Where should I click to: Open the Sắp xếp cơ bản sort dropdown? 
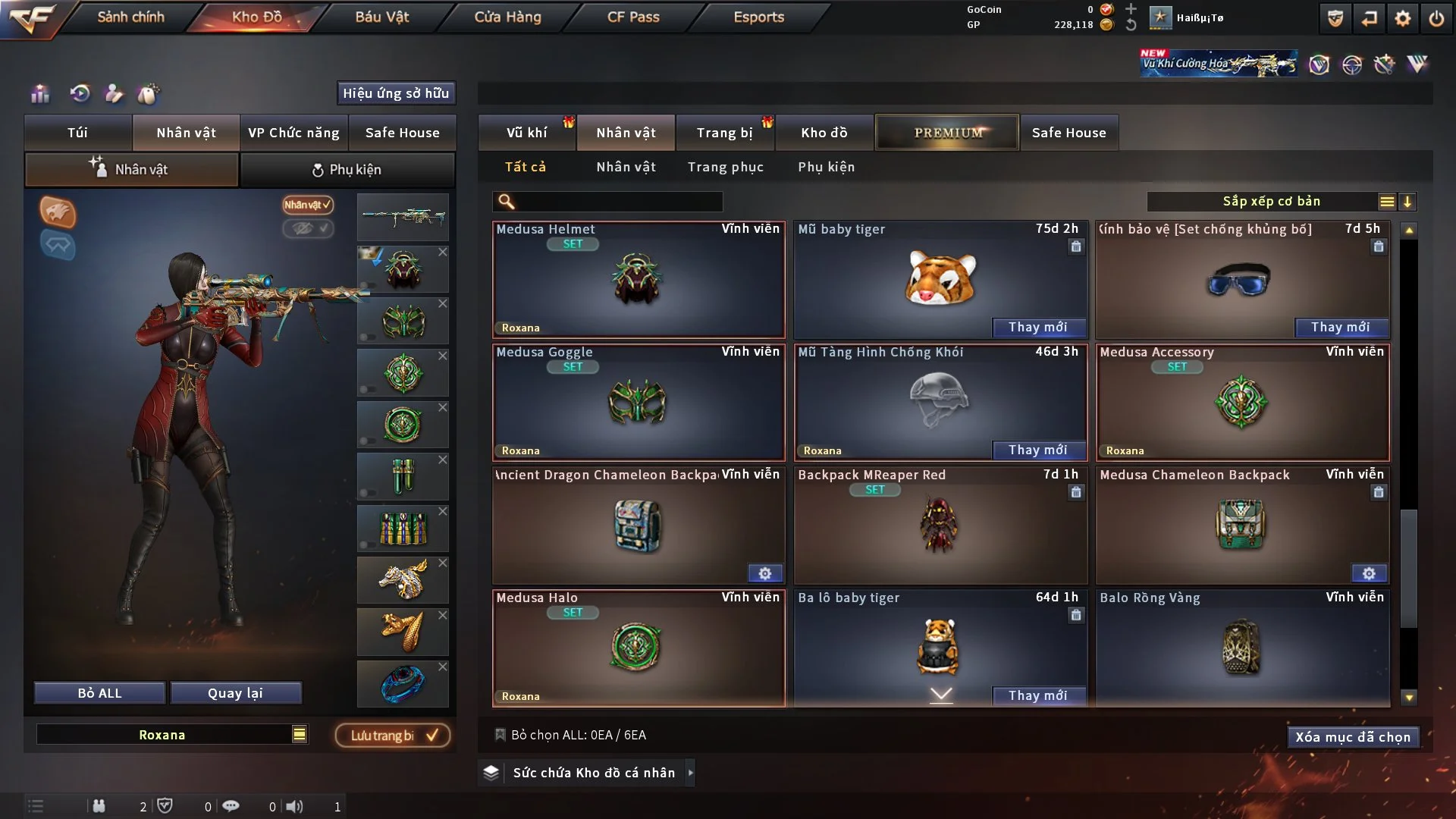1271,202
